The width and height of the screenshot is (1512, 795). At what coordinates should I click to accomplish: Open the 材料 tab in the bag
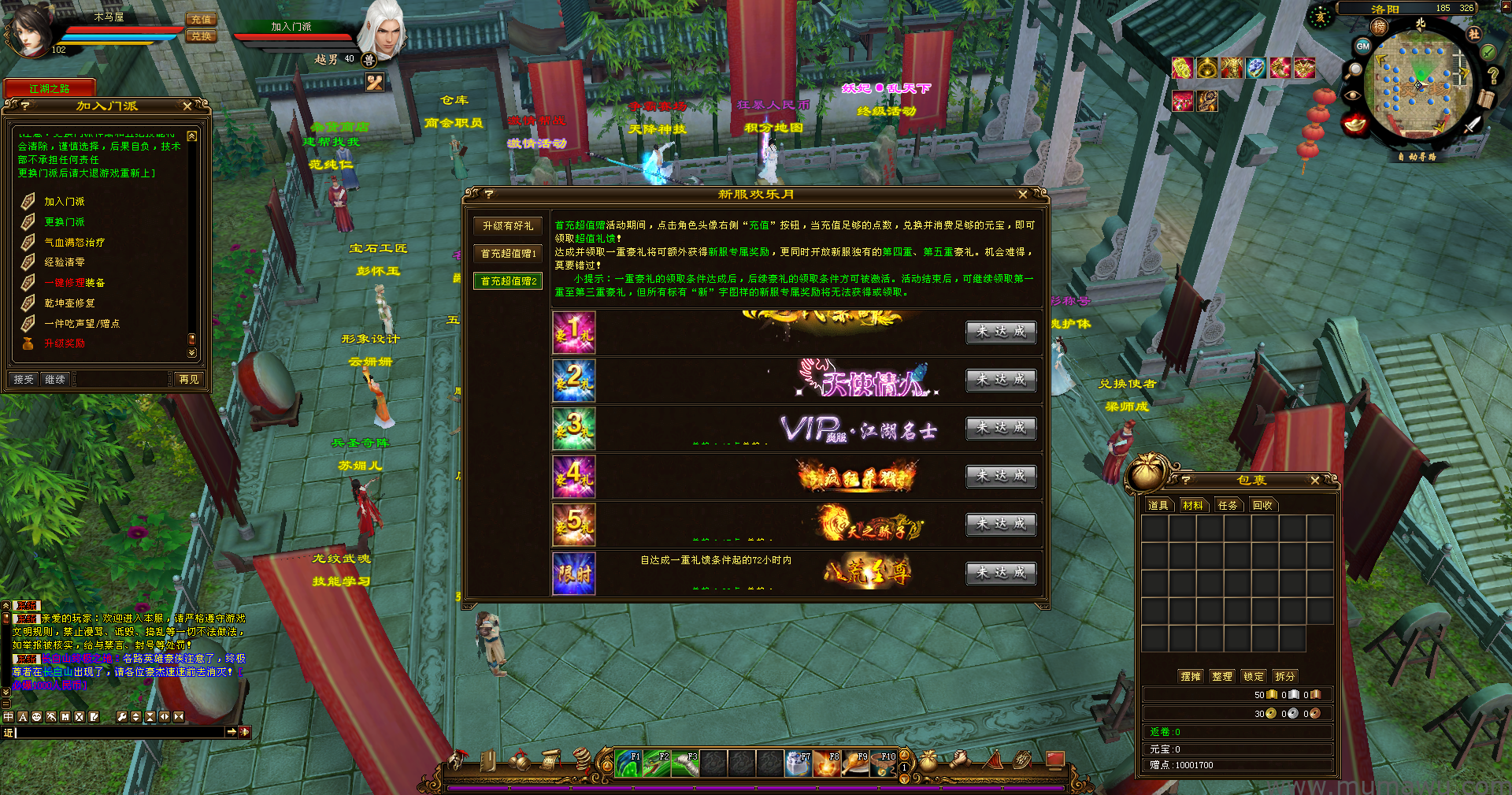point(1192,506)
